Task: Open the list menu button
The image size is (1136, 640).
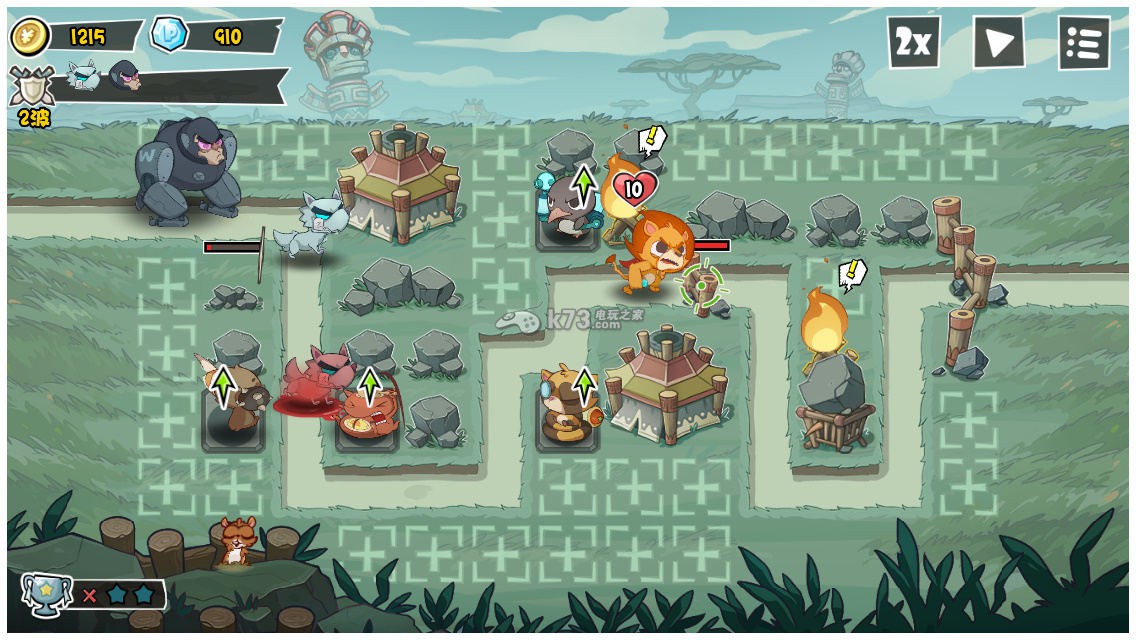Action: click(x=1083, y=43)
